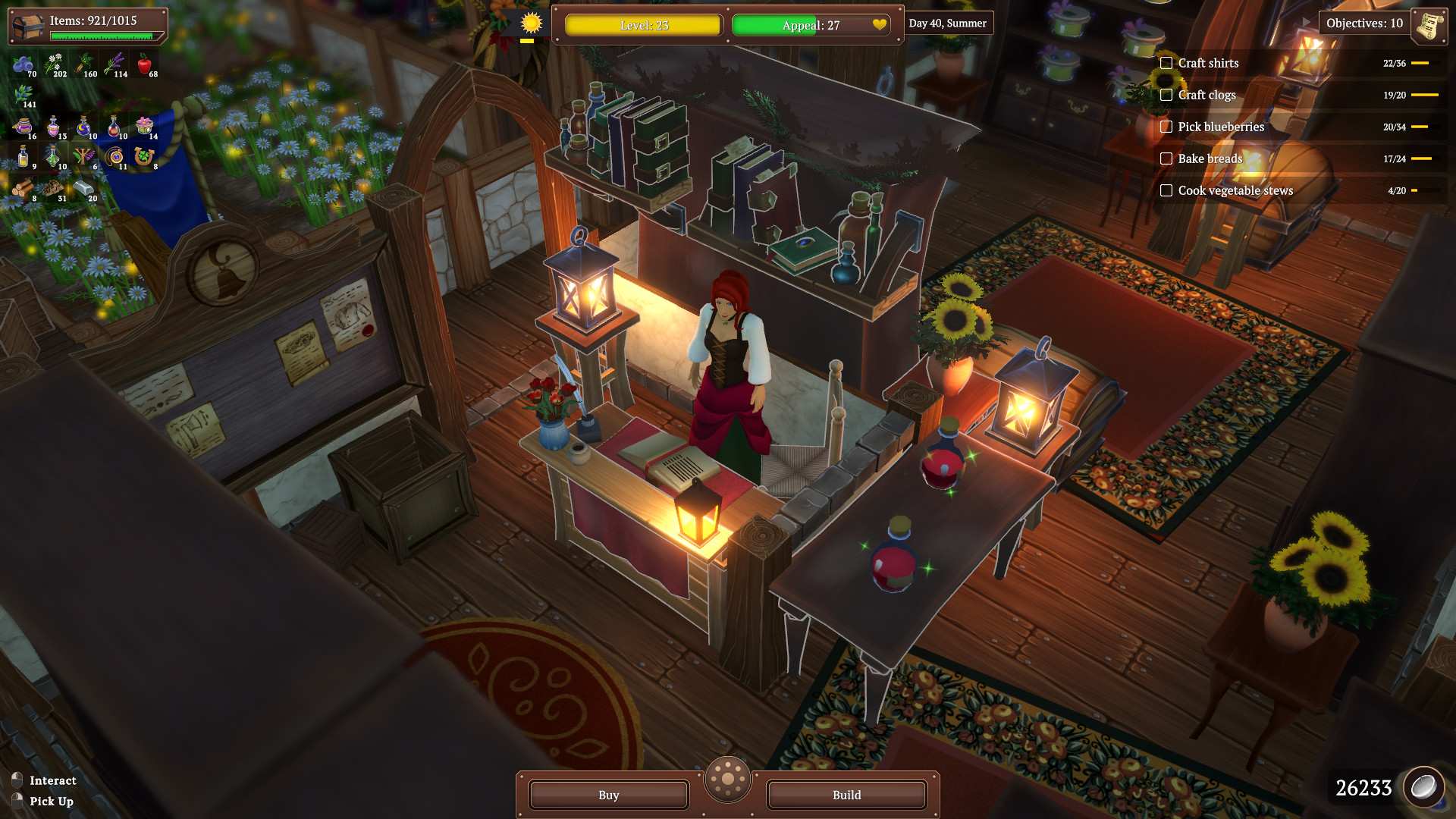Collapse the objectives list with the side arrow
Screen dimensions: 1456x819
click(x=1306, y=21)
